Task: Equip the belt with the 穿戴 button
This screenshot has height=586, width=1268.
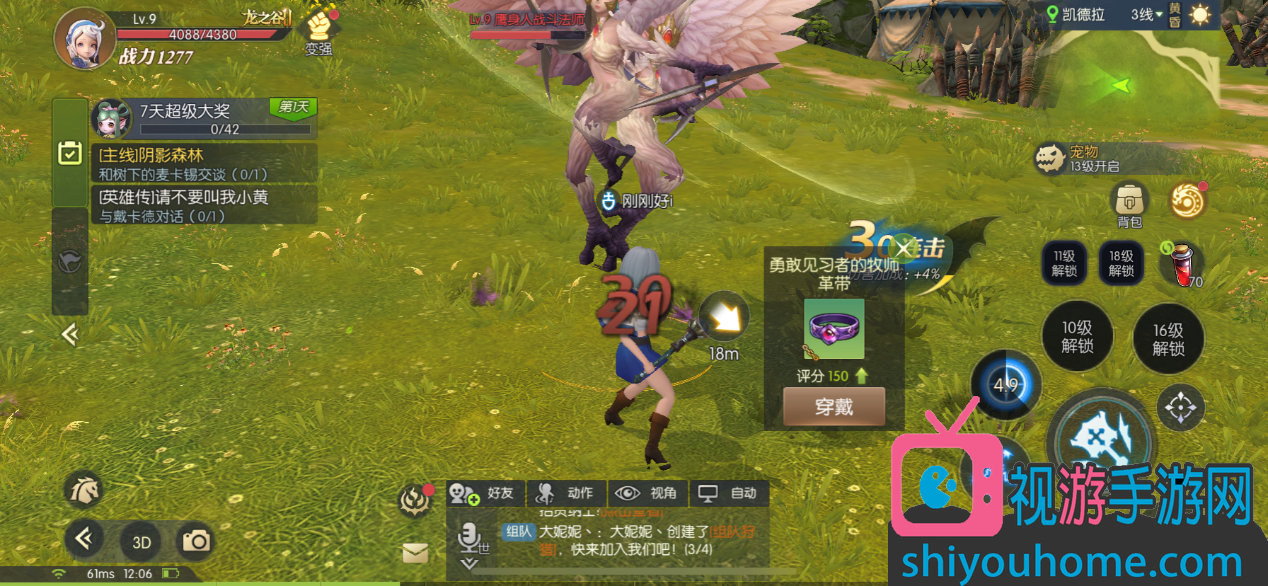Action: coord(833,407)
